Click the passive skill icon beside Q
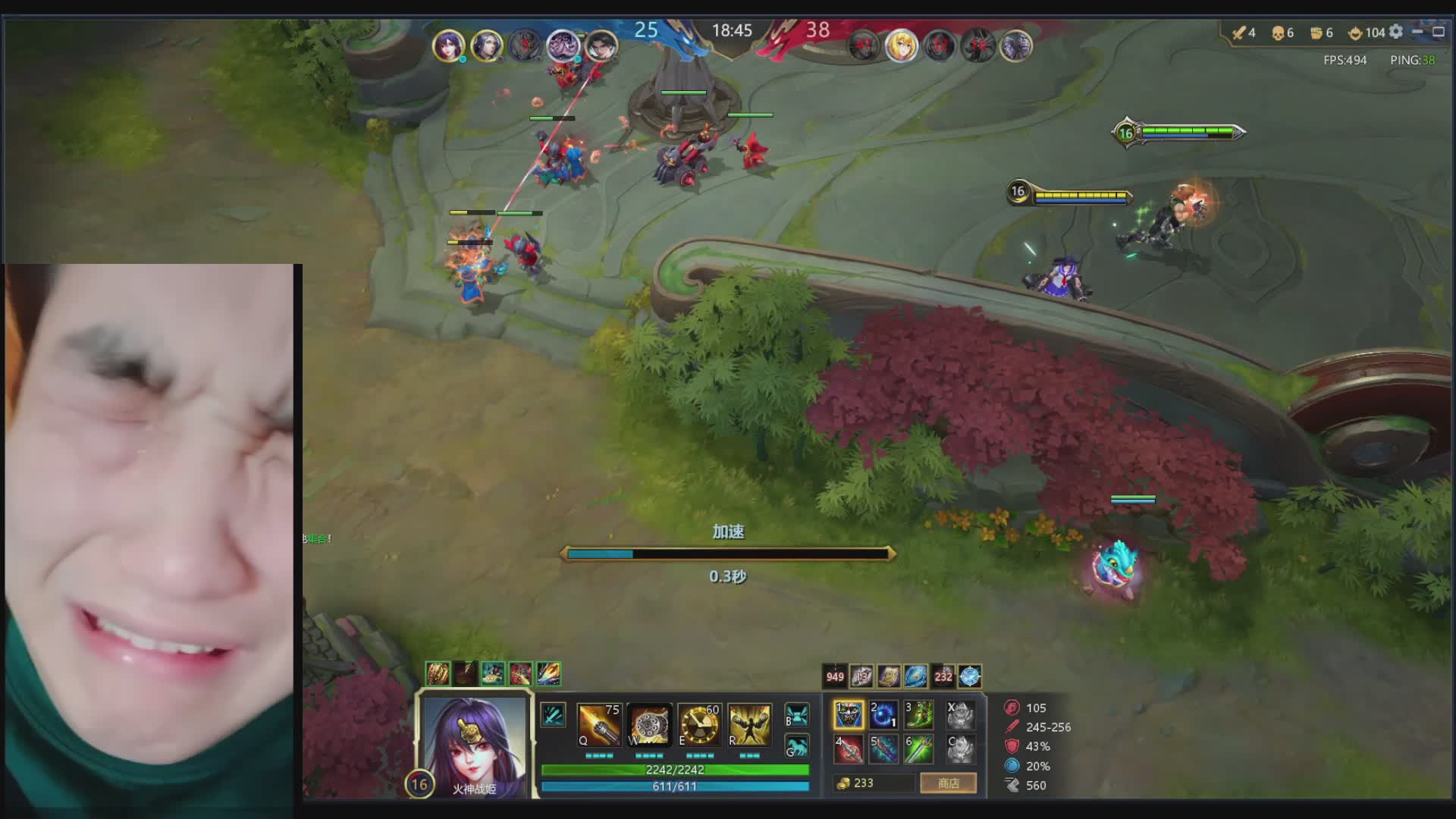Viewport: 1456px width, 819px height. (x=553, y=715)
